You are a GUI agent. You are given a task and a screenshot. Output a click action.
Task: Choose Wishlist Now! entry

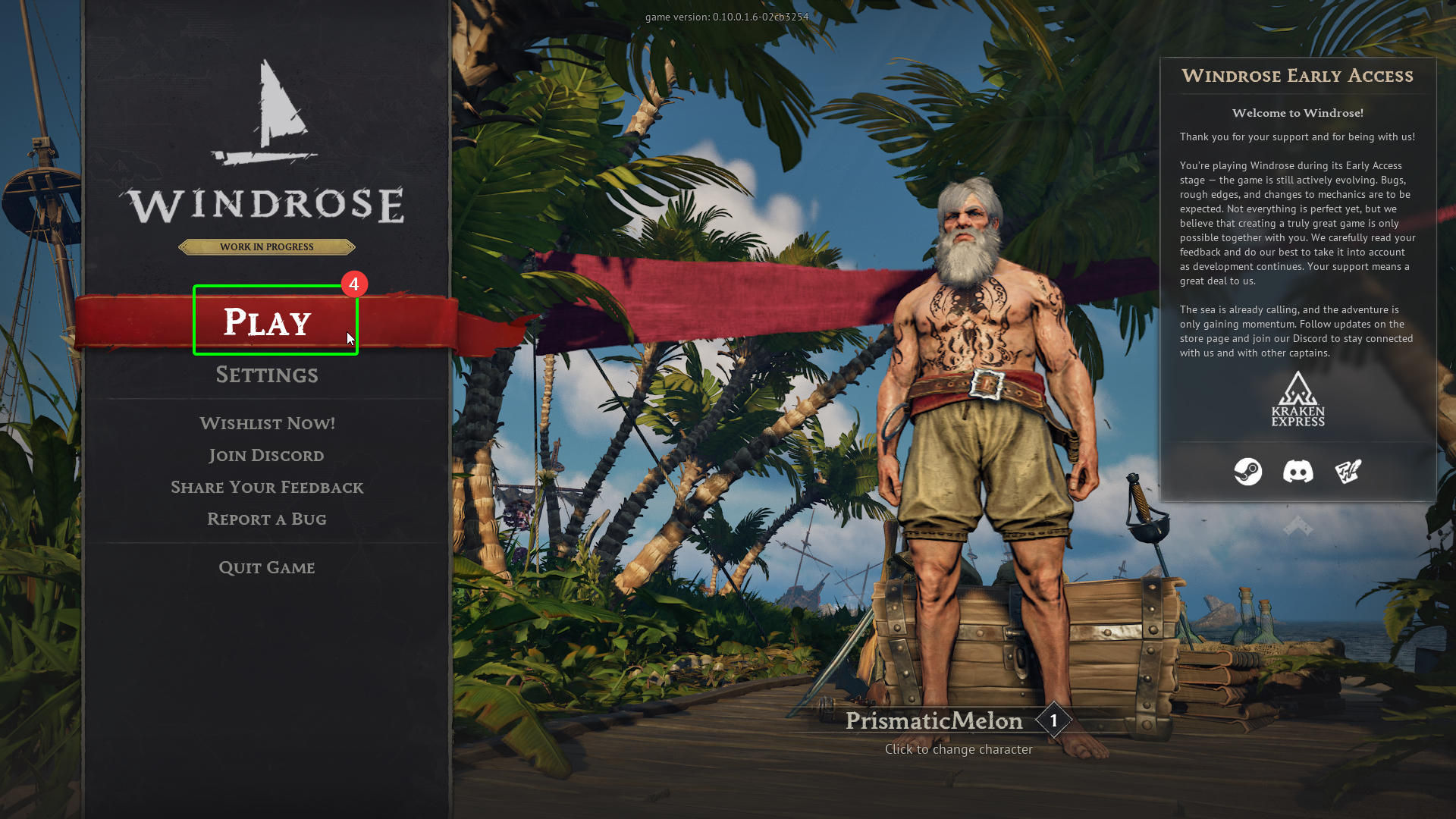click(x=267, y=423)
